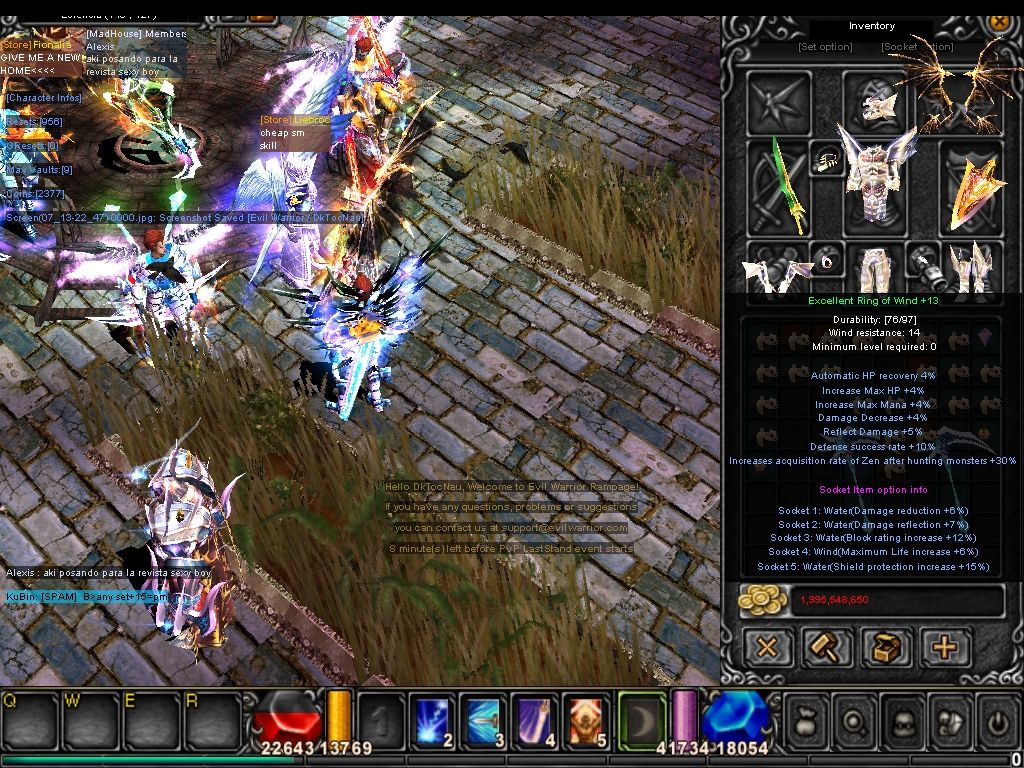Click the equipped helmet slot
The height and width of the screenshot is (768, 1024).
click(x=873, y=101)
